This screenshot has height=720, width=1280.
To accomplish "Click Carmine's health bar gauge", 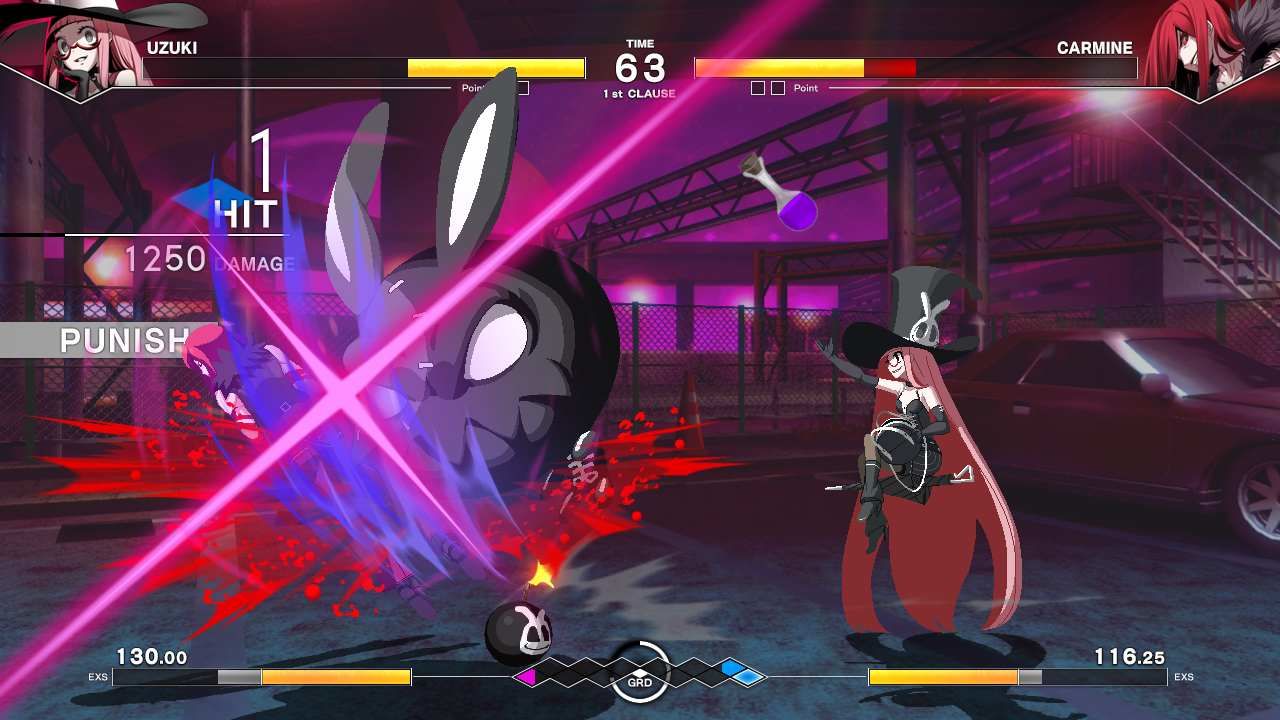I will click(915, 68).
